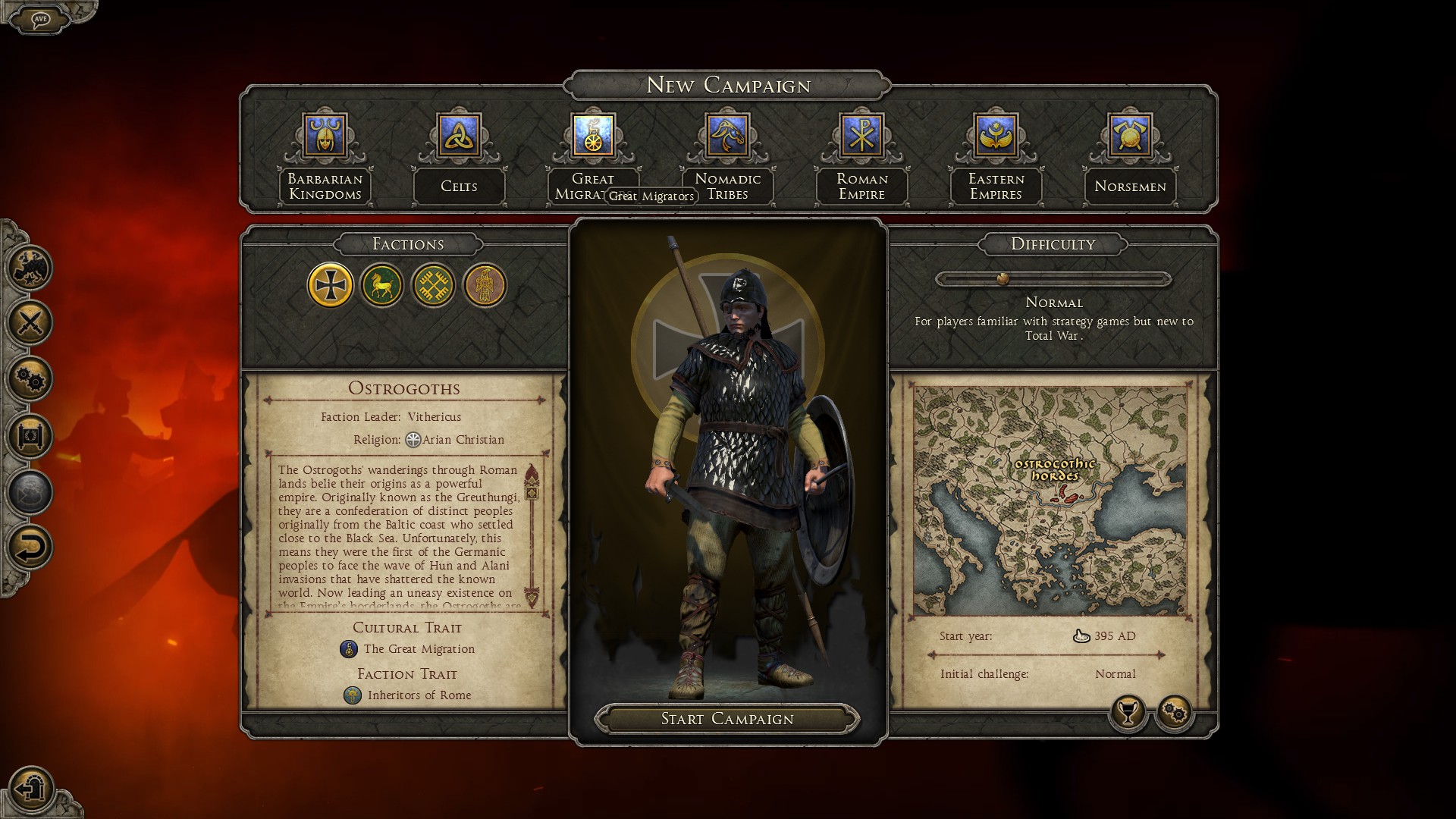Select the Barbarian Kingdoms culture
Image resolution: width=1456 pixels, height=819 pixels.
click(325, 136)
